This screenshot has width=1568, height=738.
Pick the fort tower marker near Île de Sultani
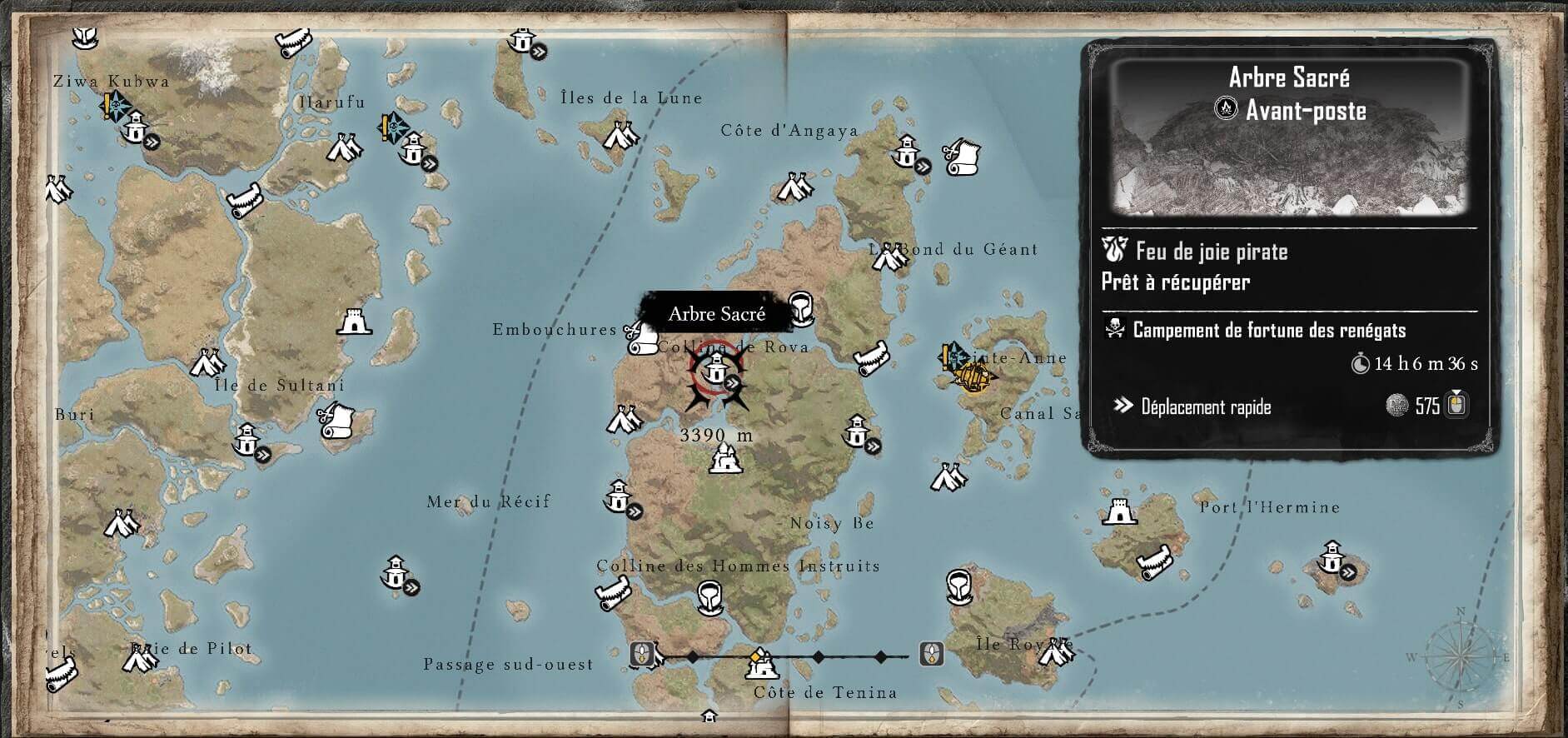point(353,321)
